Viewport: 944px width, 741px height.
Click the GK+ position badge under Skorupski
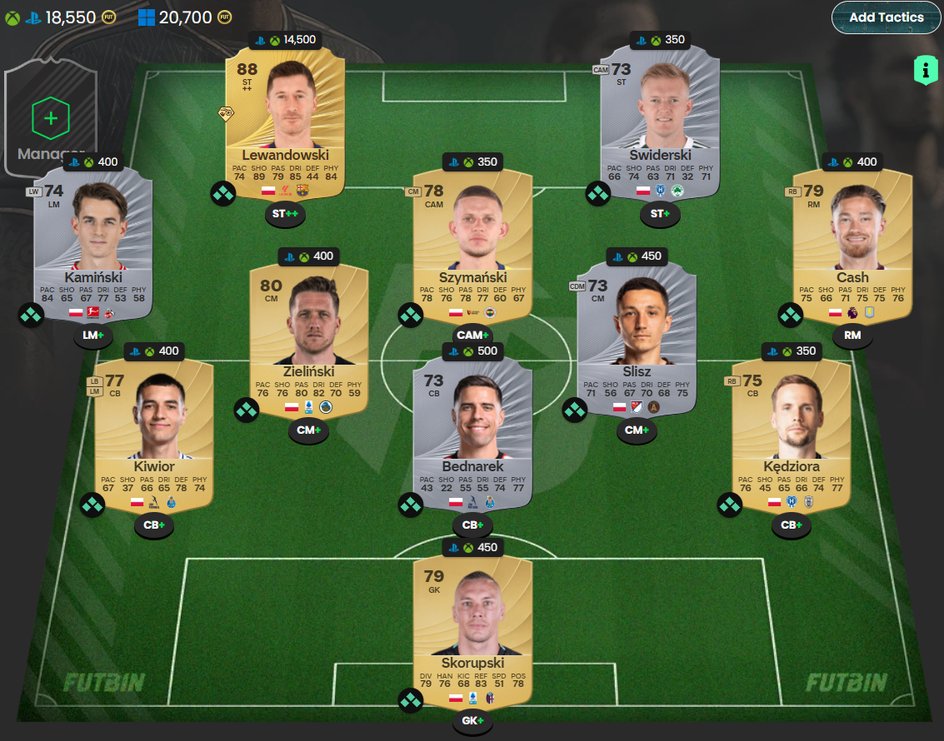[x=472, y=720]
